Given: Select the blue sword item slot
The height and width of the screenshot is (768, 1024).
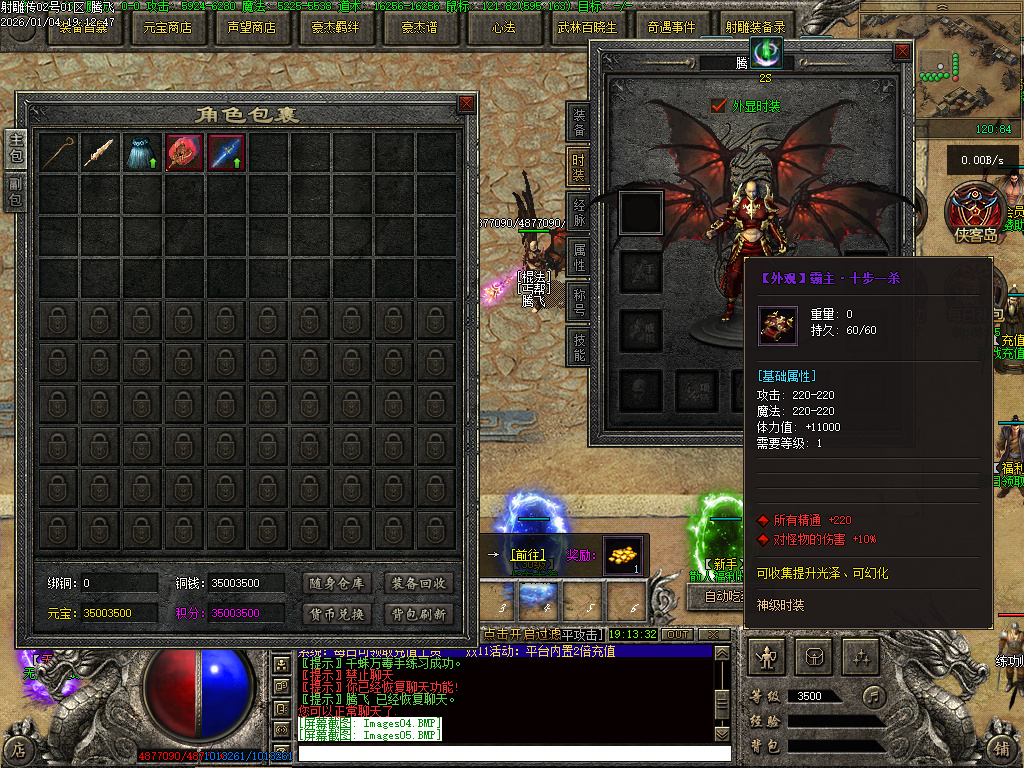Looking at the screenshot, I should (x=227, y=153).
